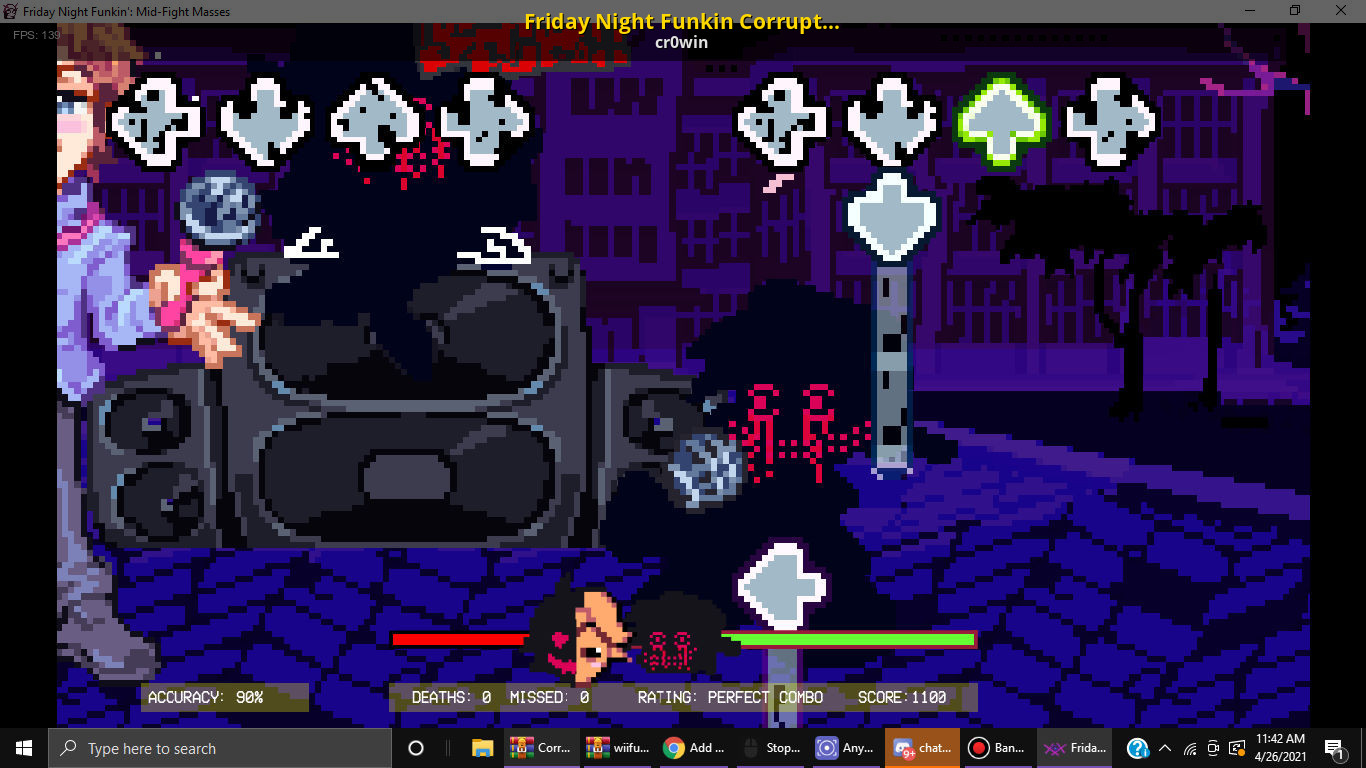Click the Wi-Fi icon in the system tray
This screenshot has height=768, width=1366.
[x=1188, y=747]
